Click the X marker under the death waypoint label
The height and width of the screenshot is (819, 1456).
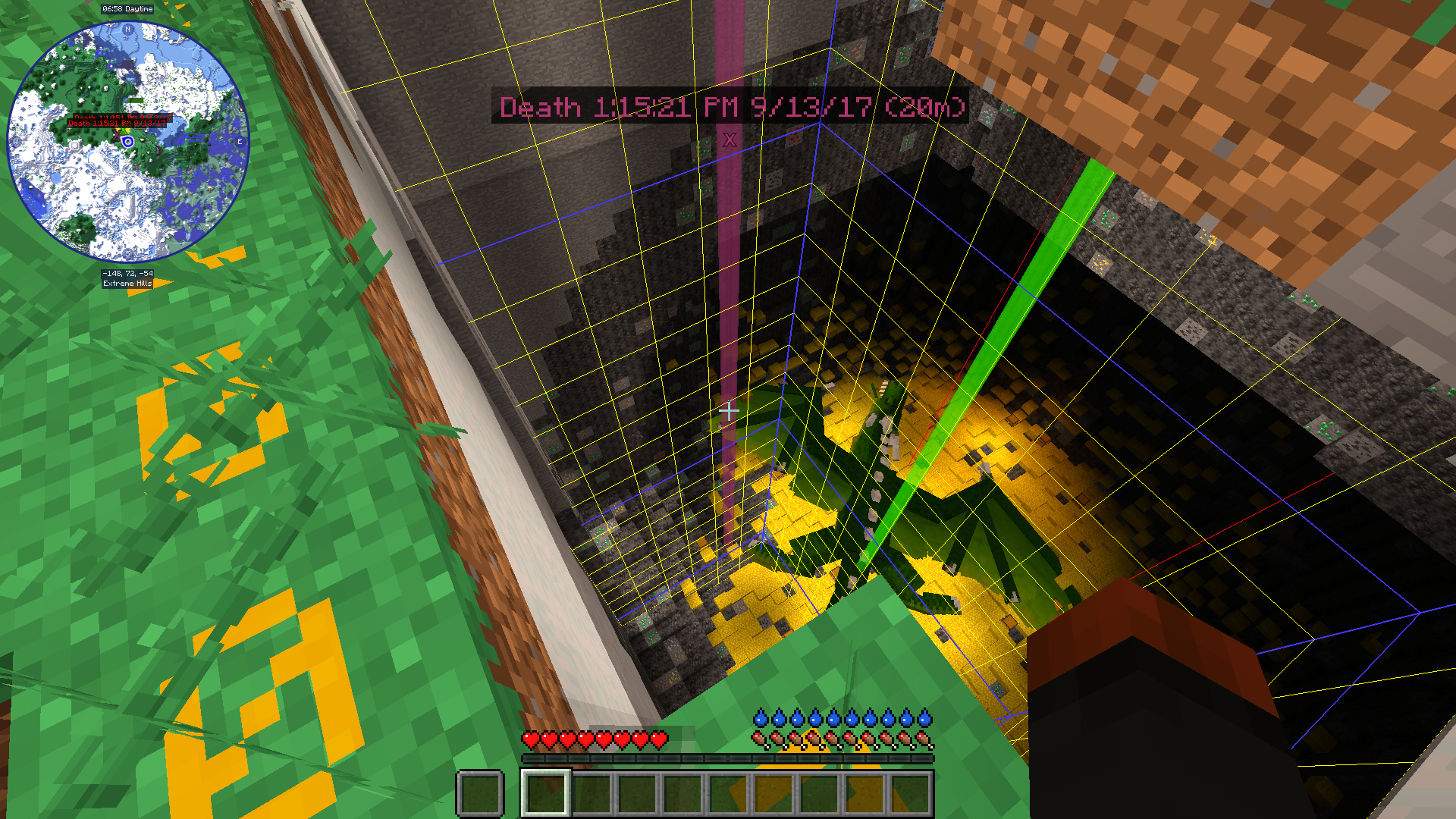click(730, 140)
